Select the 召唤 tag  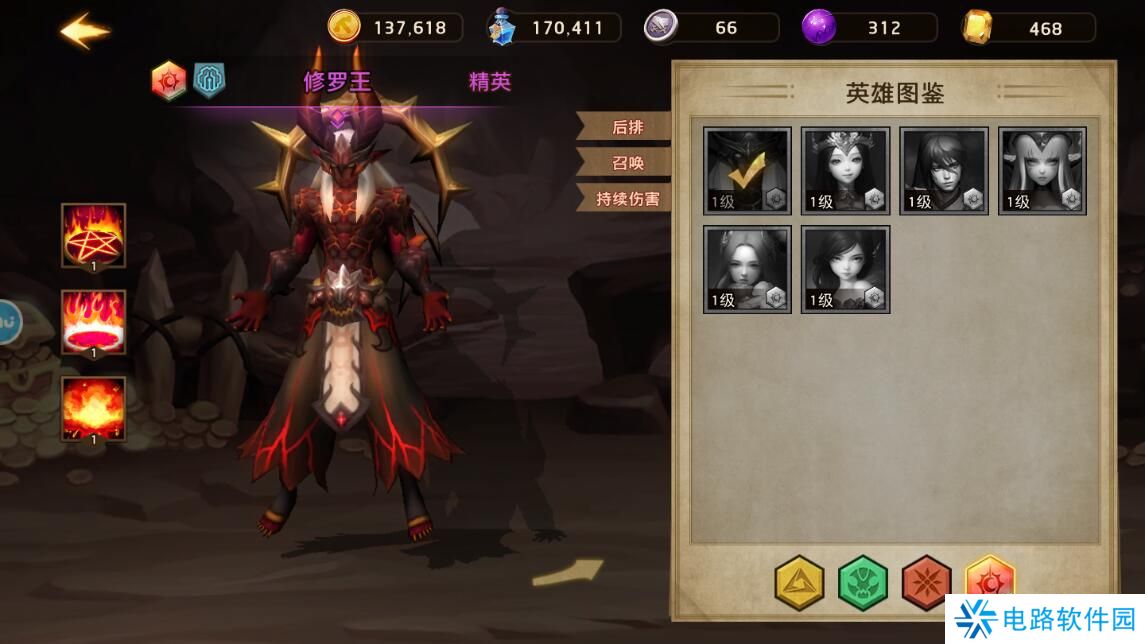(x=626, y=163)
